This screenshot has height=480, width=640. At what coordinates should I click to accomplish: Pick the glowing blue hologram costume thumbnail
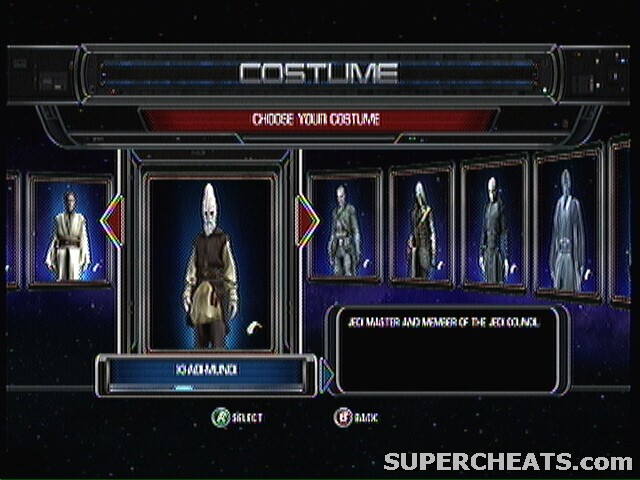(567, 225)
